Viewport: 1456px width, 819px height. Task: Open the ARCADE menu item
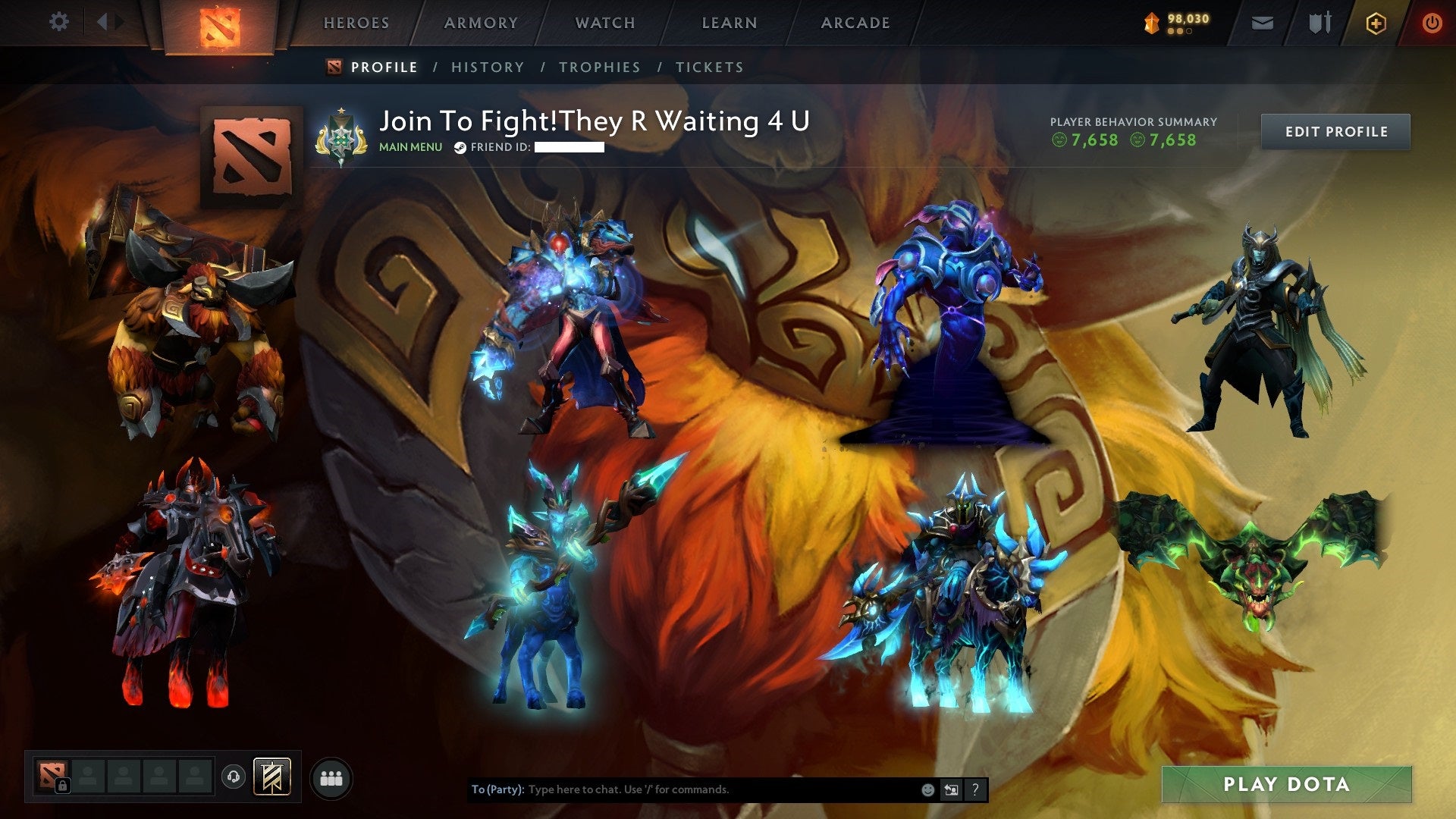tap(855, 22)
